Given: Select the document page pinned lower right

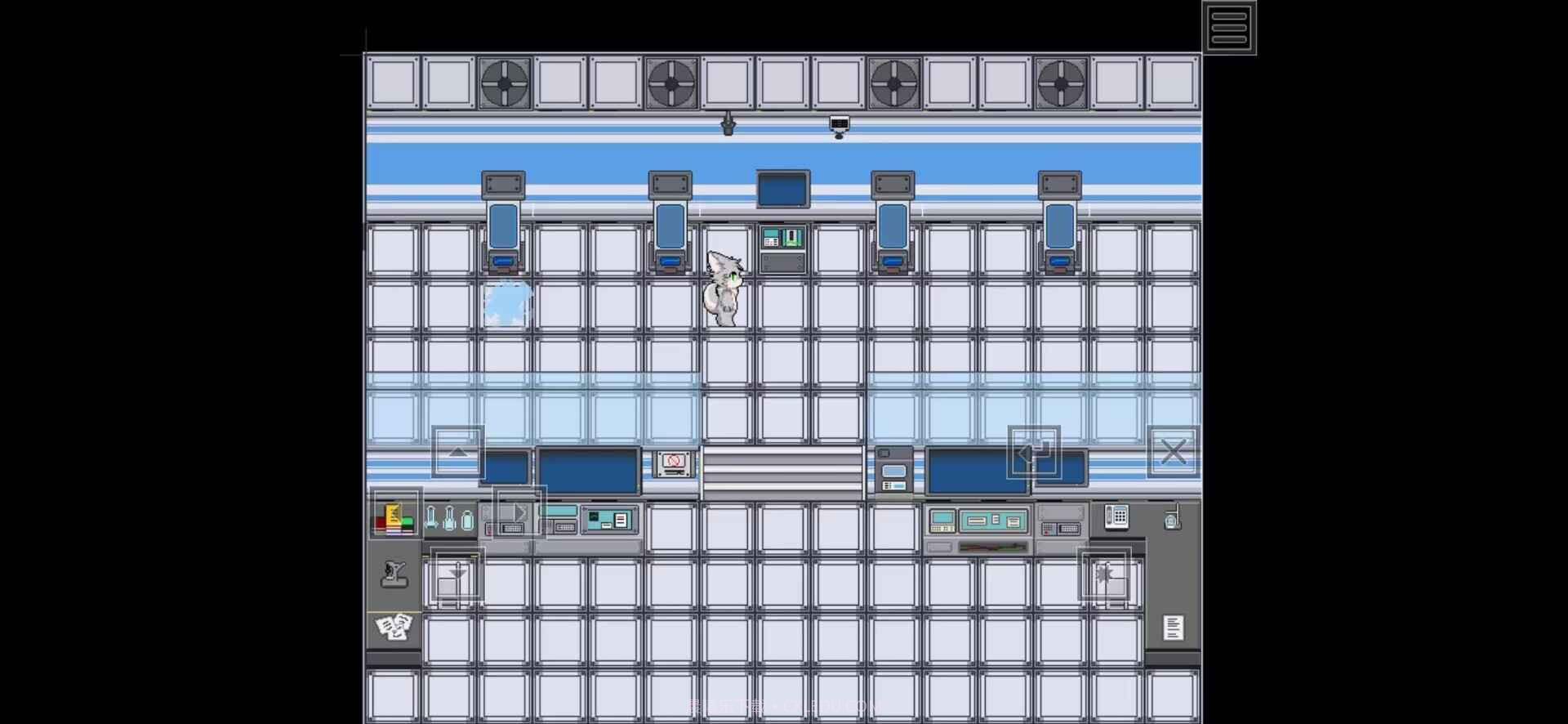Looking at the screenshot, I should pos(1174,627).
